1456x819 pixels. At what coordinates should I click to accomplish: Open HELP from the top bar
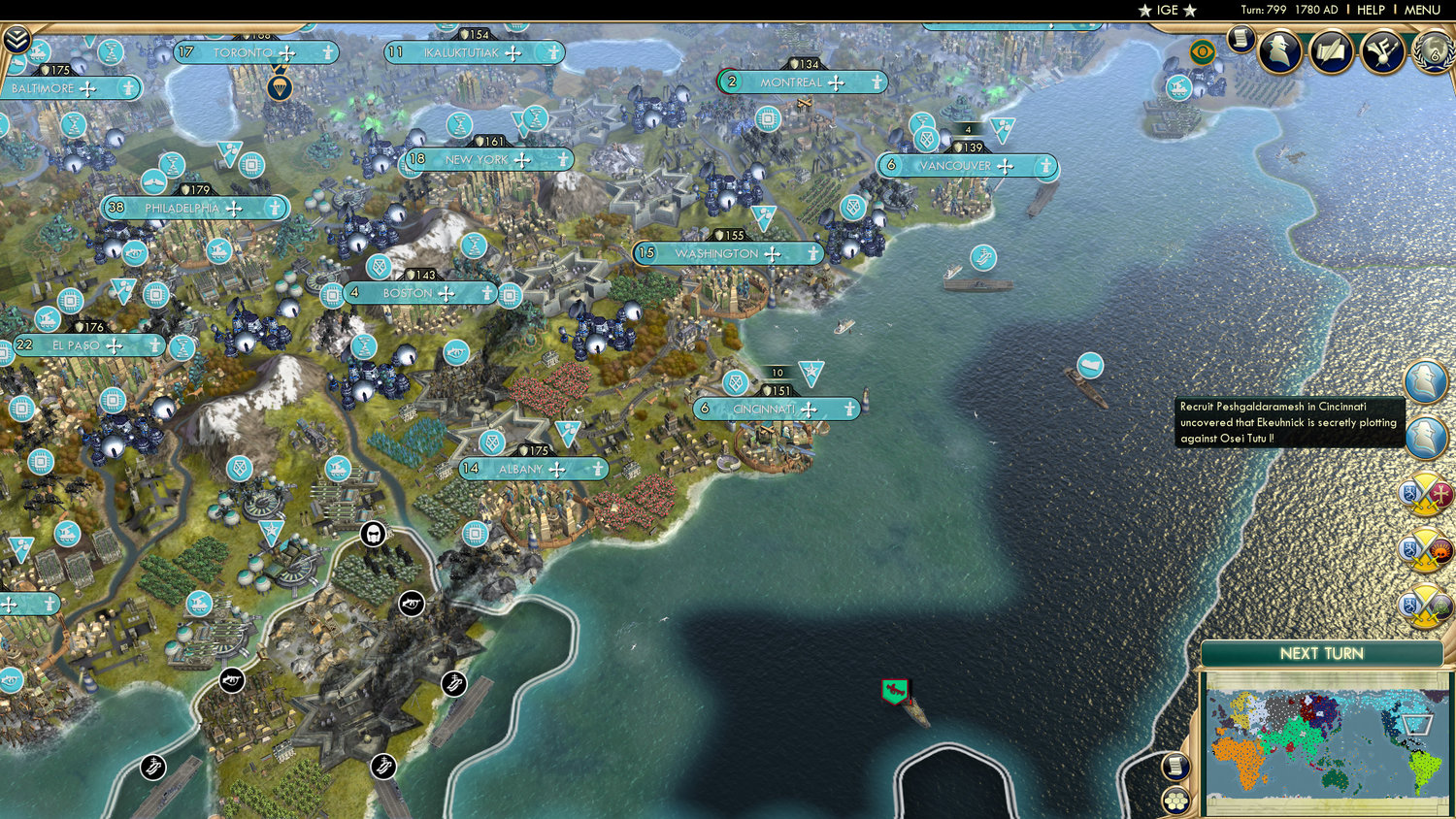click(x=1372, y=10)
